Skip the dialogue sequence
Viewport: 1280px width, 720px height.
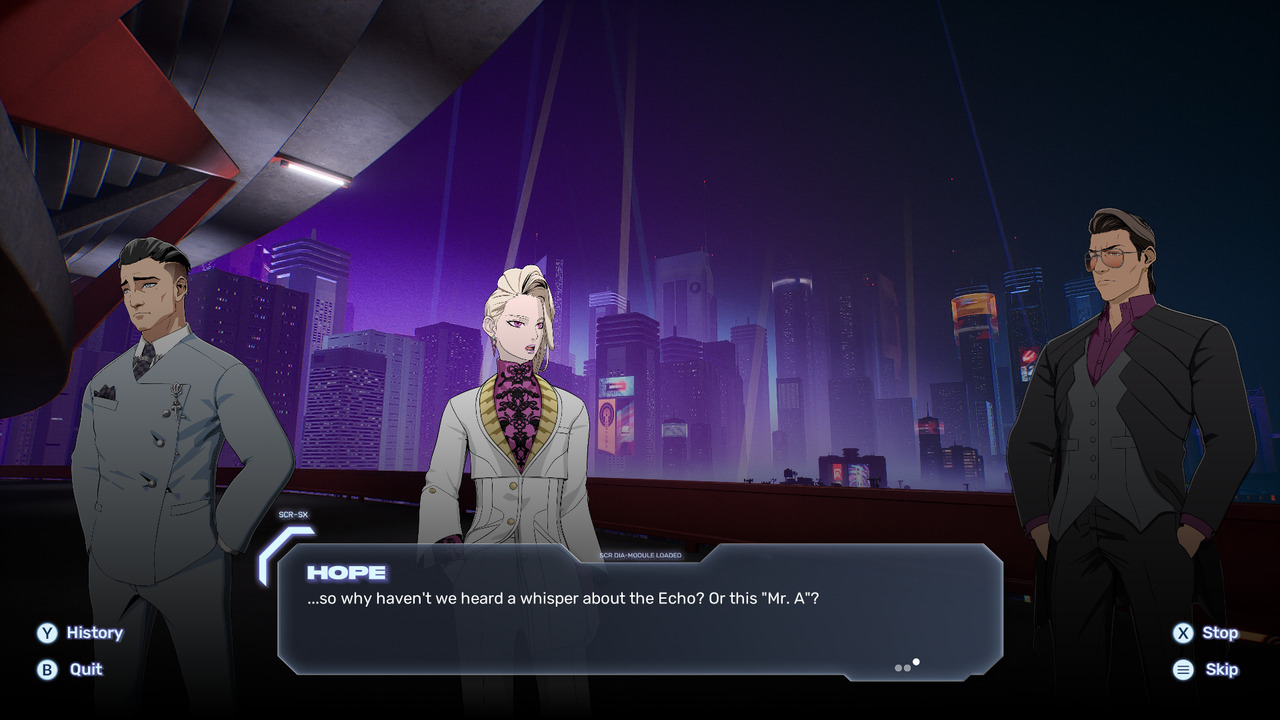(1206, 669)
